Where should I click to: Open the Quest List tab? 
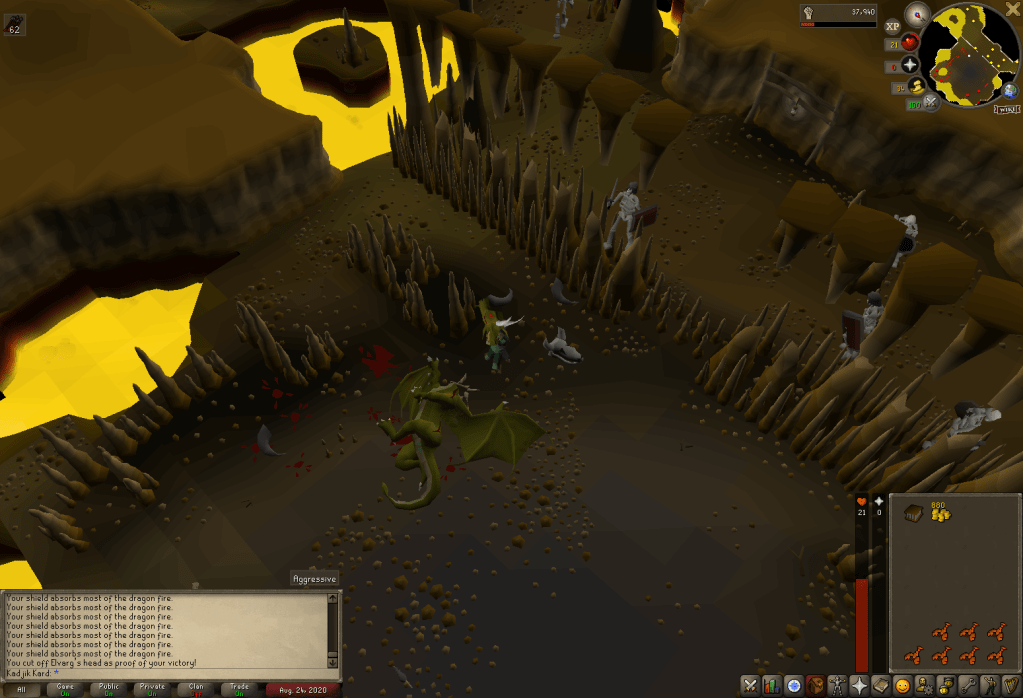click(794, 685)
